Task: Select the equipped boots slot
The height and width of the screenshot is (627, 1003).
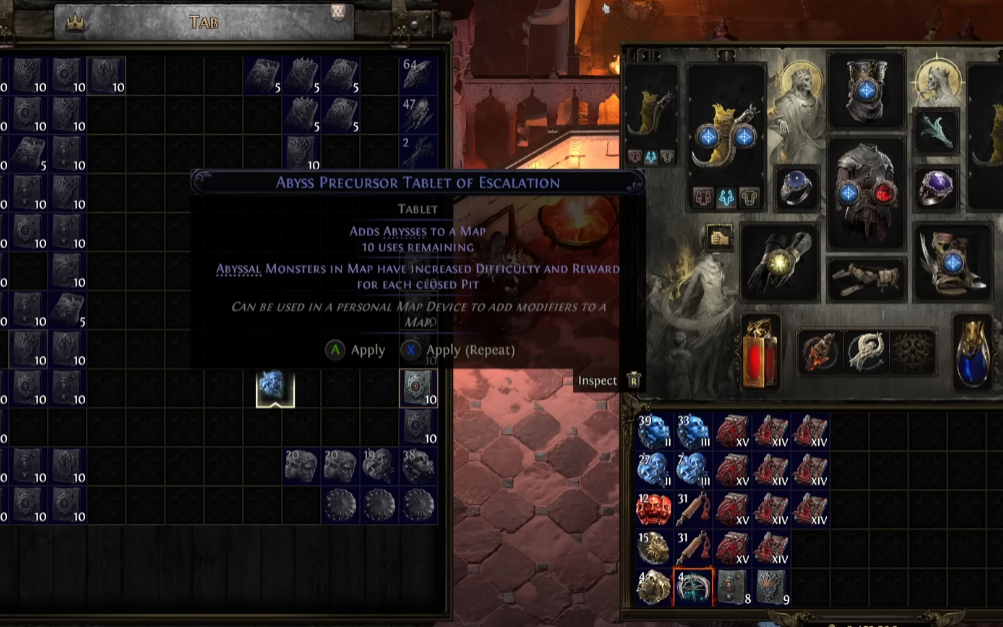Action: click(952, 261)
